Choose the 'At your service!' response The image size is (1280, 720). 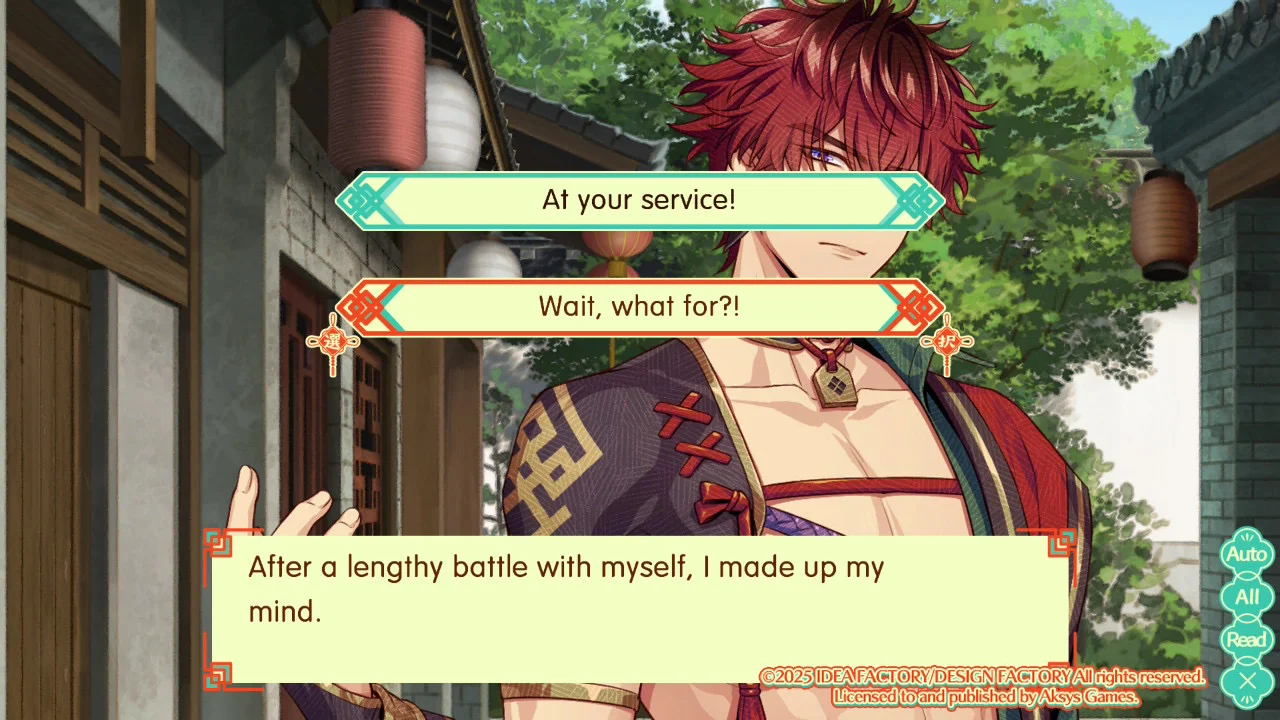640,200
